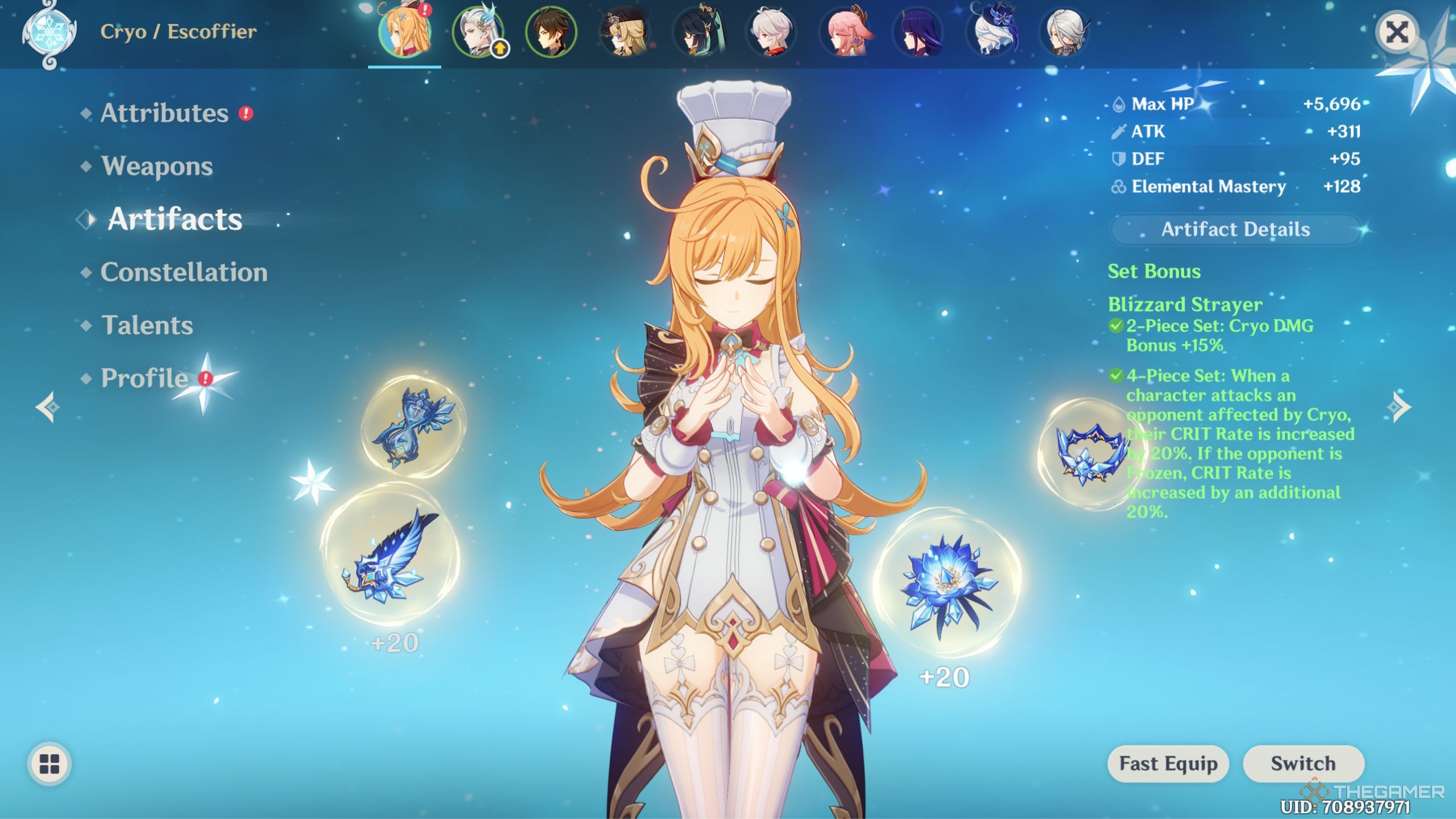This screenshot has height=819, width=1456.
Task: Click Escoffier's upgrade arrow badge
Action: point(500,50)
